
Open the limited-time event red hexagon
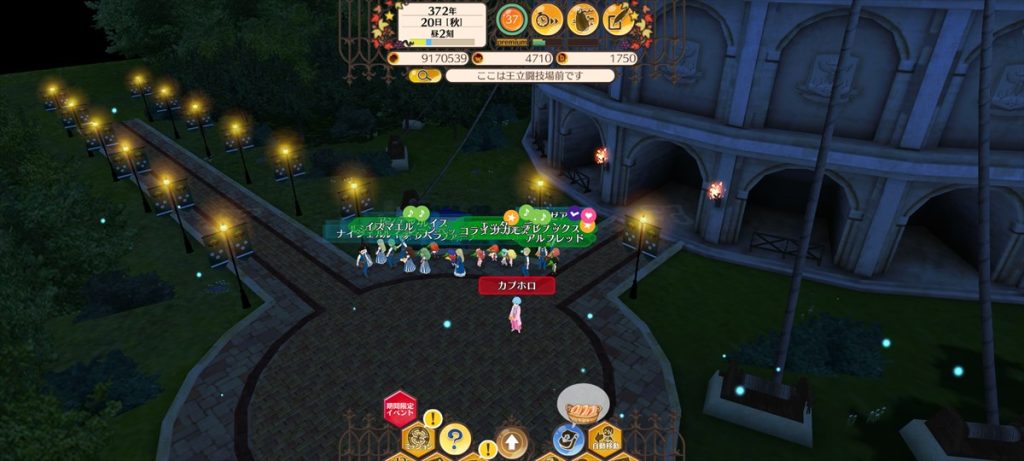pyautogui.click(x=399, y=408)
